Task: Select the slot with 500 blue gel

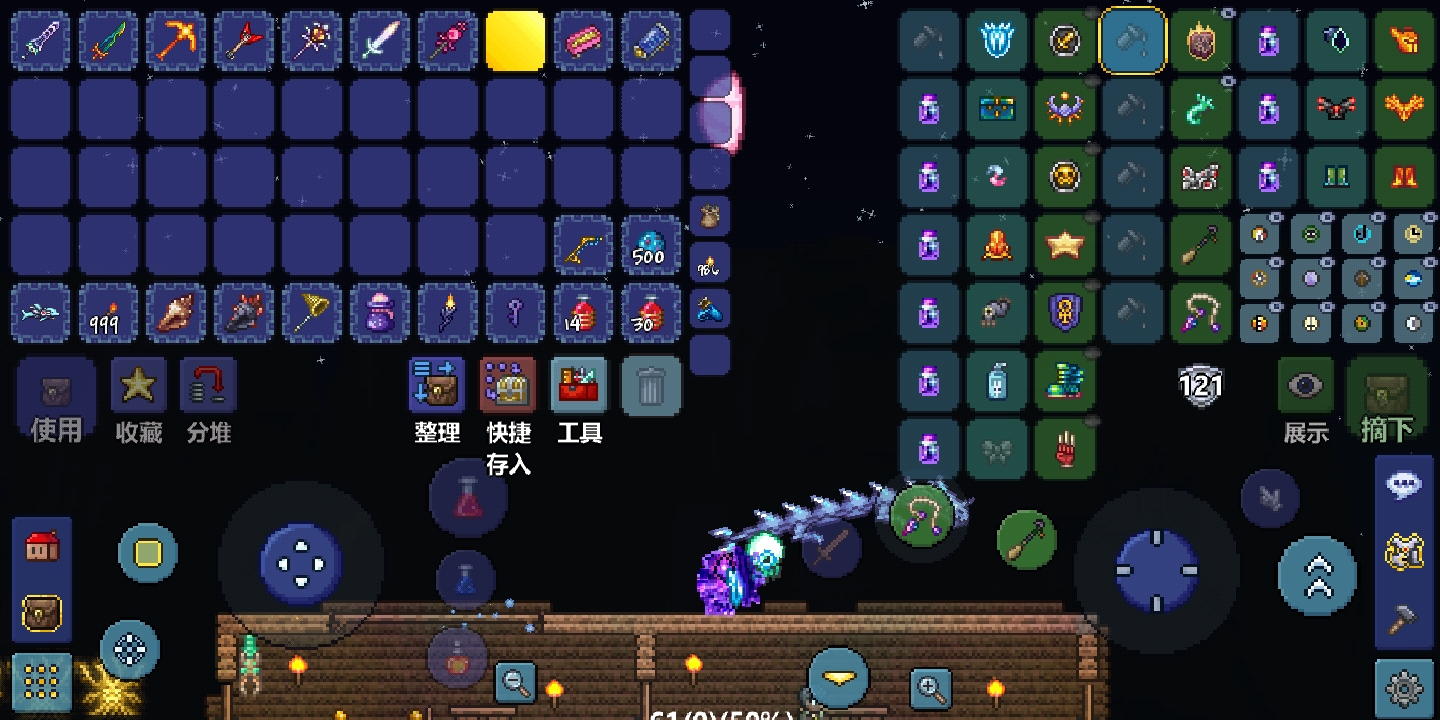Action: [x=650, y=245]
